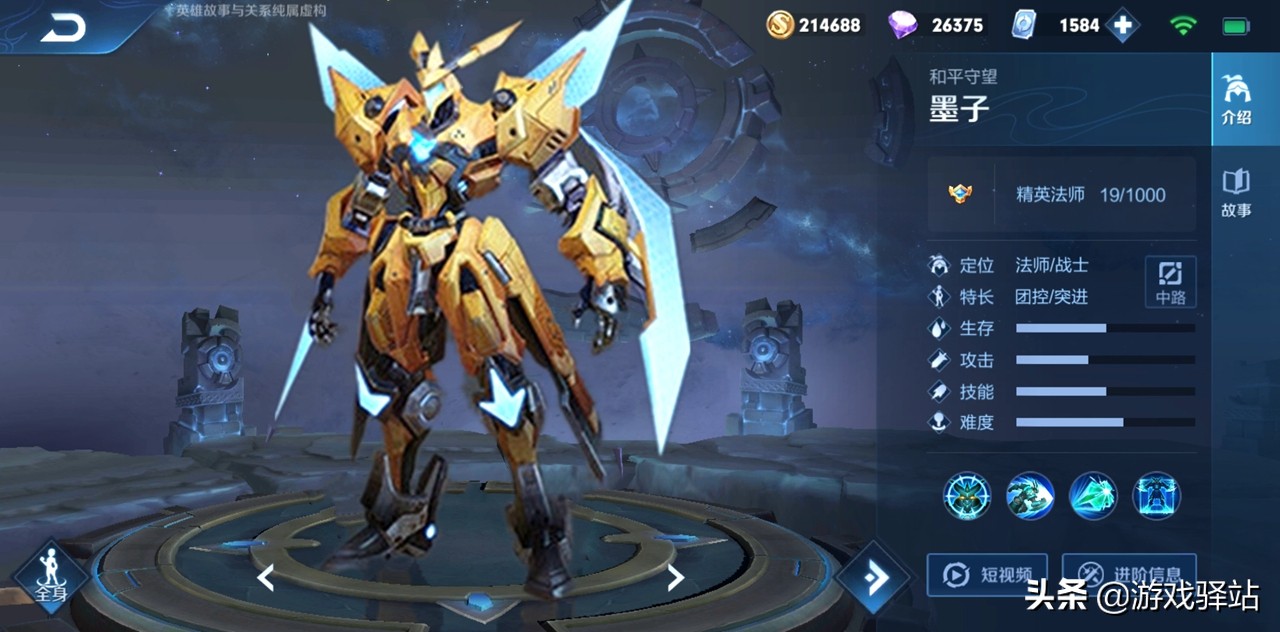The image size is (1280, 632).
Task: Go back using the return arrow
Action: click(x=63, y=30)
